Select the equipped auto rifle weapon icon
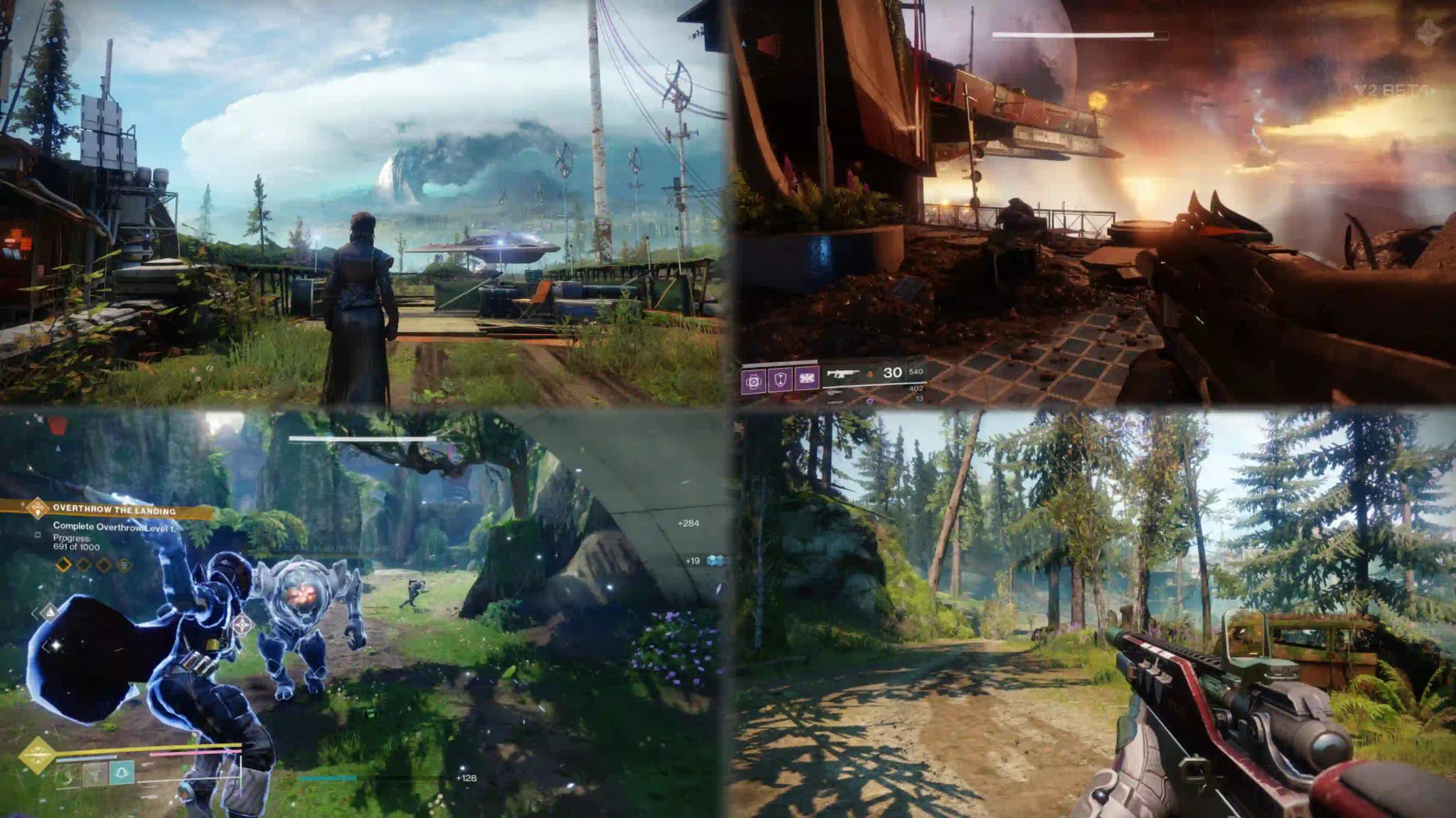1456x818 pixels. pos(842,375)
